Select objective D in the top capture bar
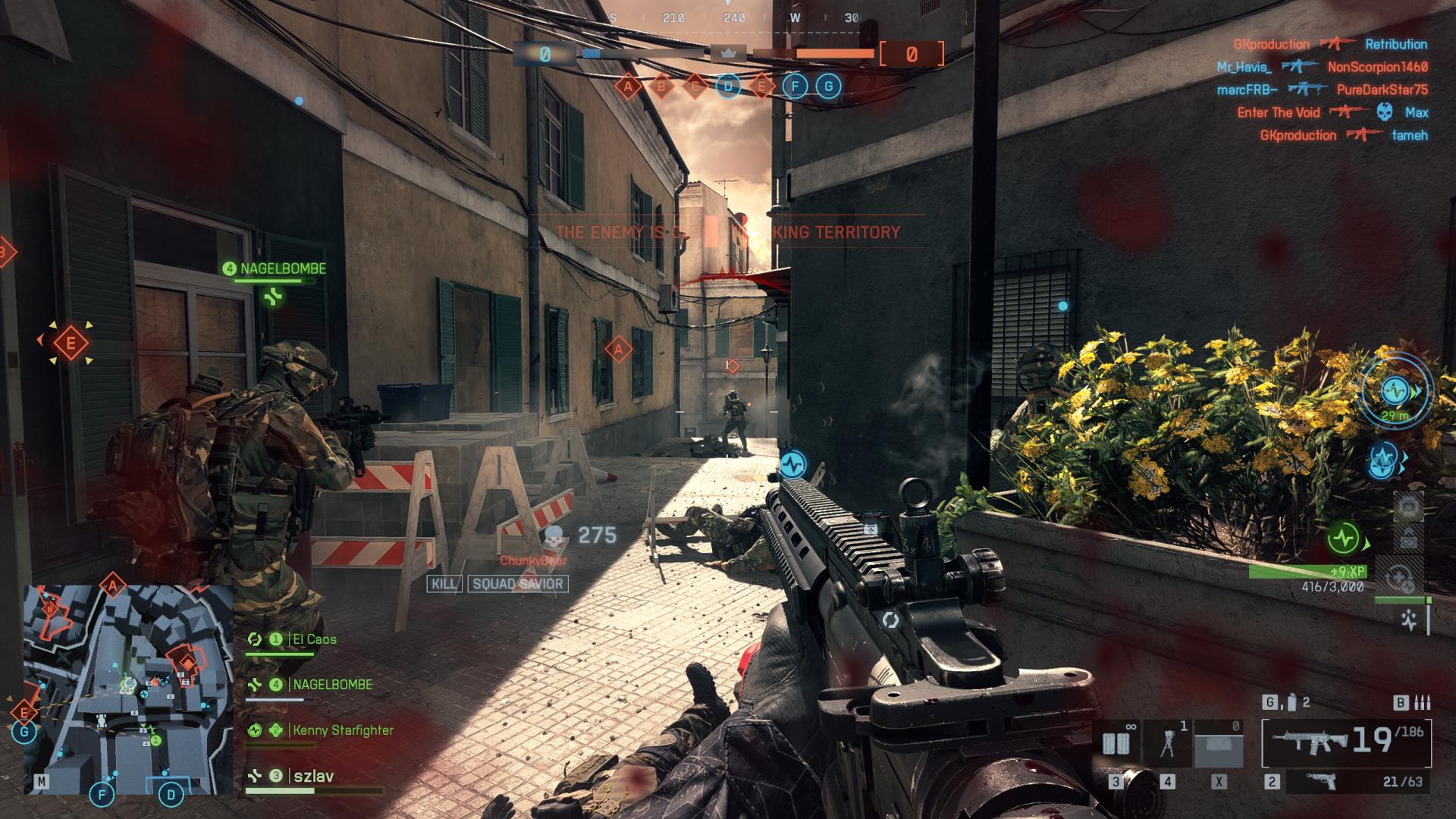This screenshot has width=1456, height=819. click(728, 86)
